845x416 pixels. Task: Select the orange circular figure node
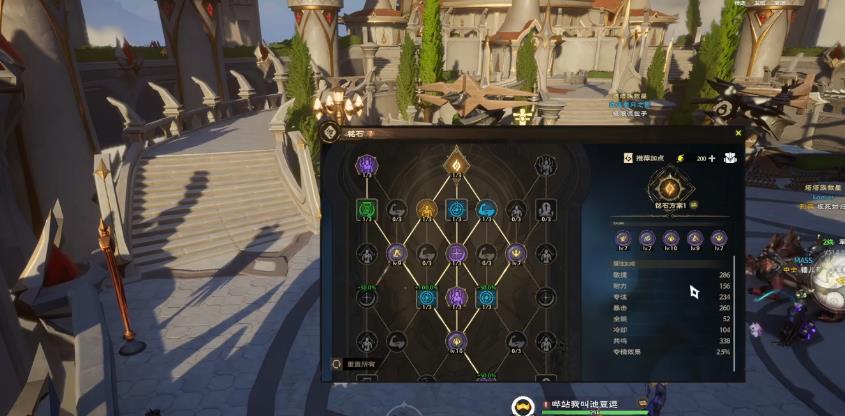click(x=426, y=209)
